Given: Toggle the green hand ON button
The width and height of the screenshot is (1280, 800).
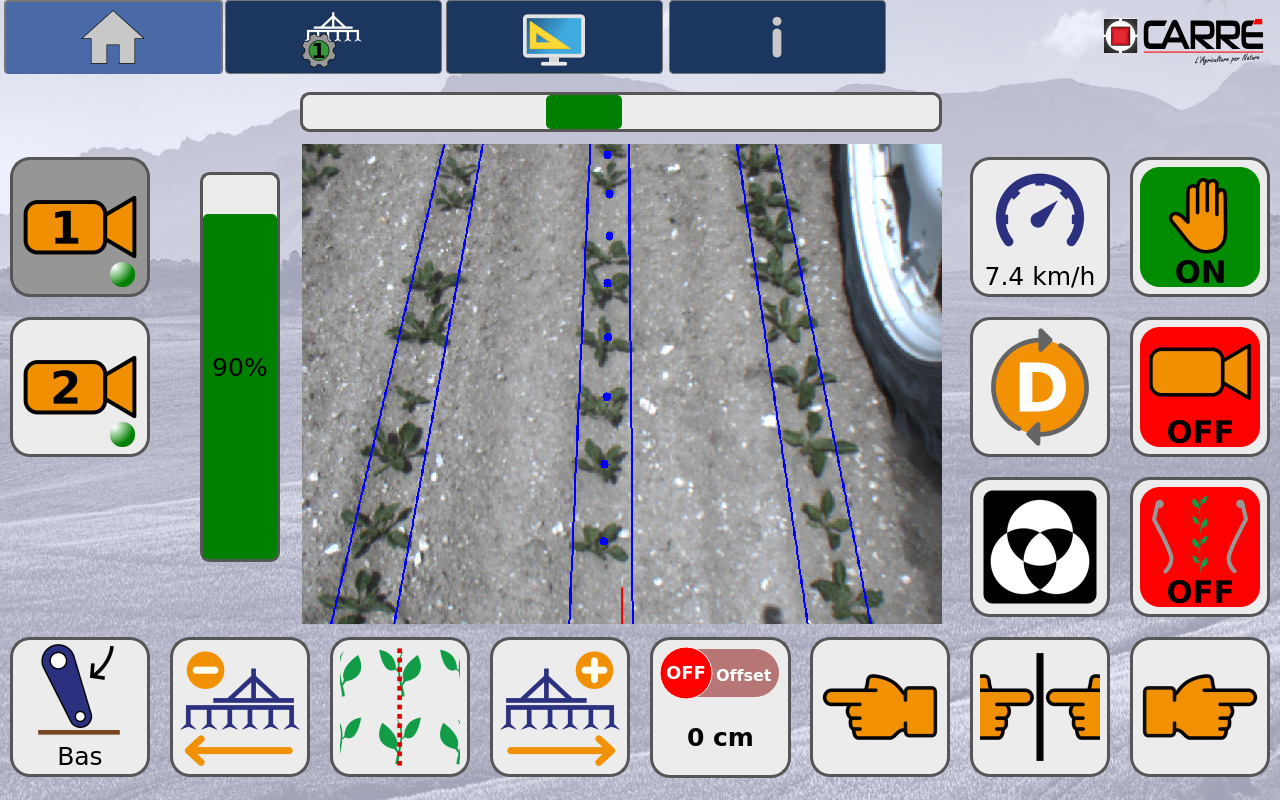Looking at the screenshot, I should click(x=1199, y=227).
